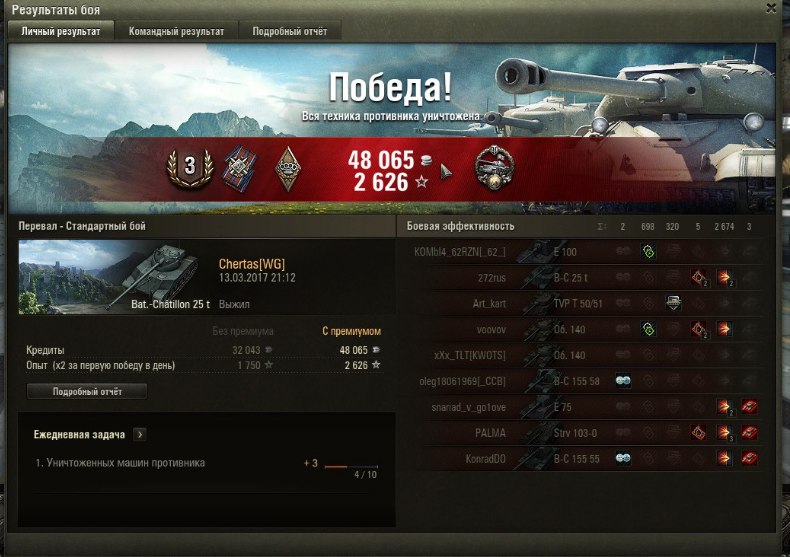790x557 pixels.
Task: Select player row KOMbl4_62RZN with E 100
Action: 500,251
